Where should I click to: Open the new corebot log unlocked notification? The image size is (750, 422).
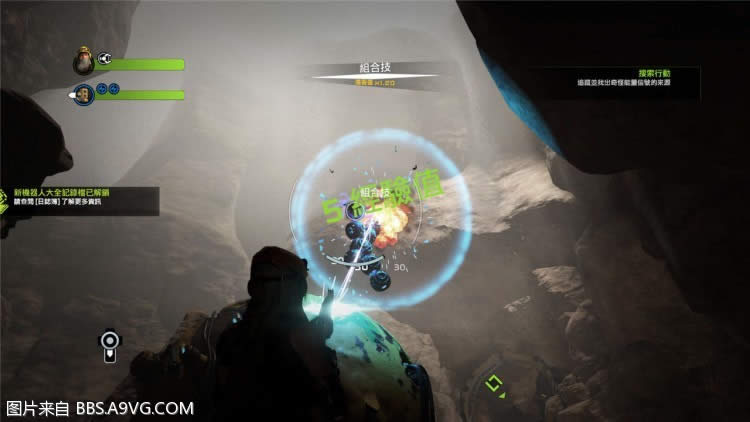coord(80,199)
